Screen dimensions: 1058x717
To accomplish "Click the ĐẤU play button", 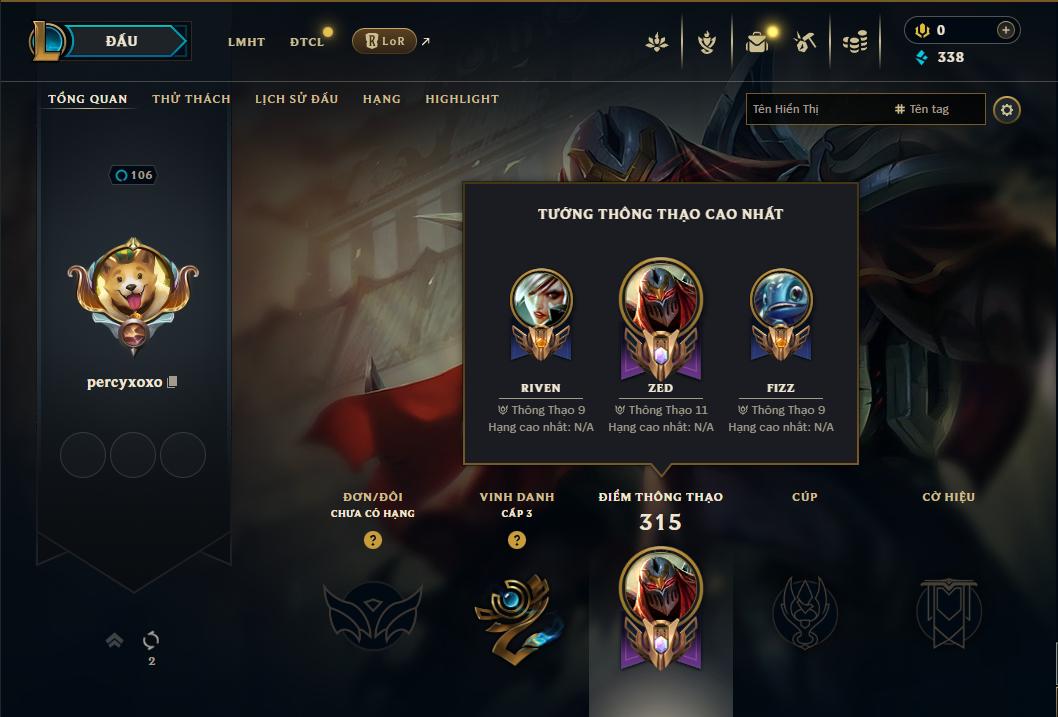I will pos(121,41).
